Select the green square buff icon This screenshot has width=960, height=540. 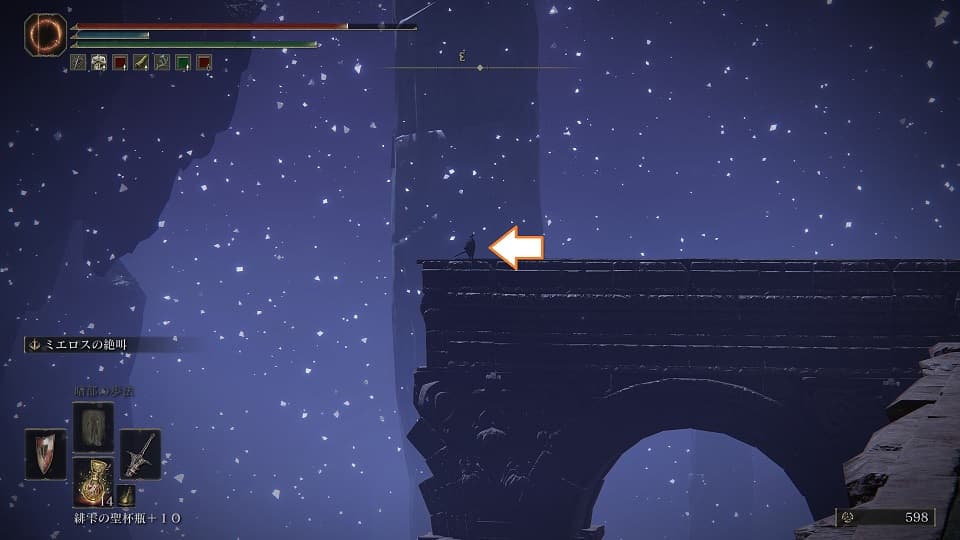[183, 62]
